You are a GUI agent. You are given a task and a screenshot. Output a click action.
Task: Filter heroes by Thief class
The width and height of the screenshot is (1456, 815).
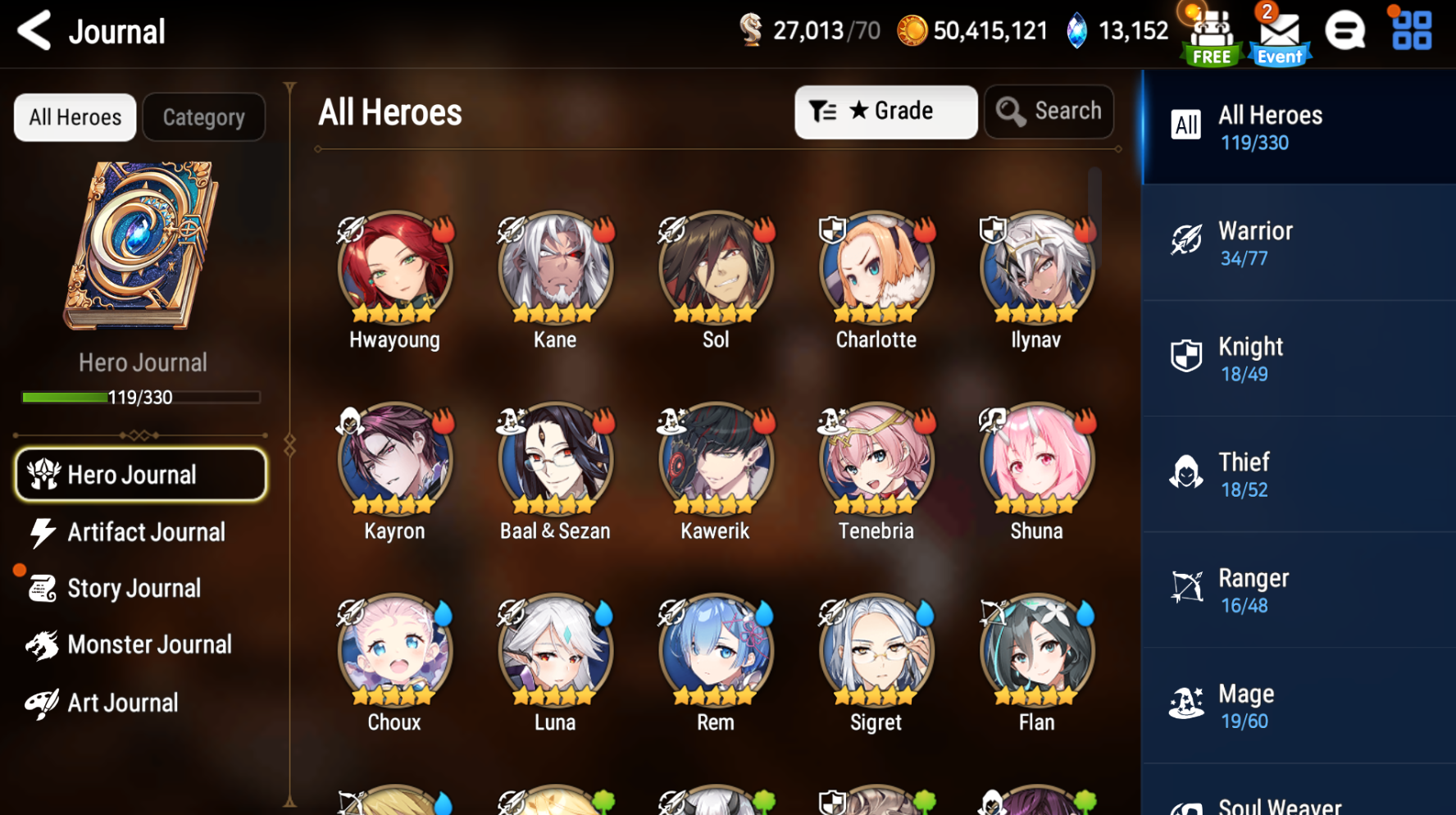pos(1295,474)
